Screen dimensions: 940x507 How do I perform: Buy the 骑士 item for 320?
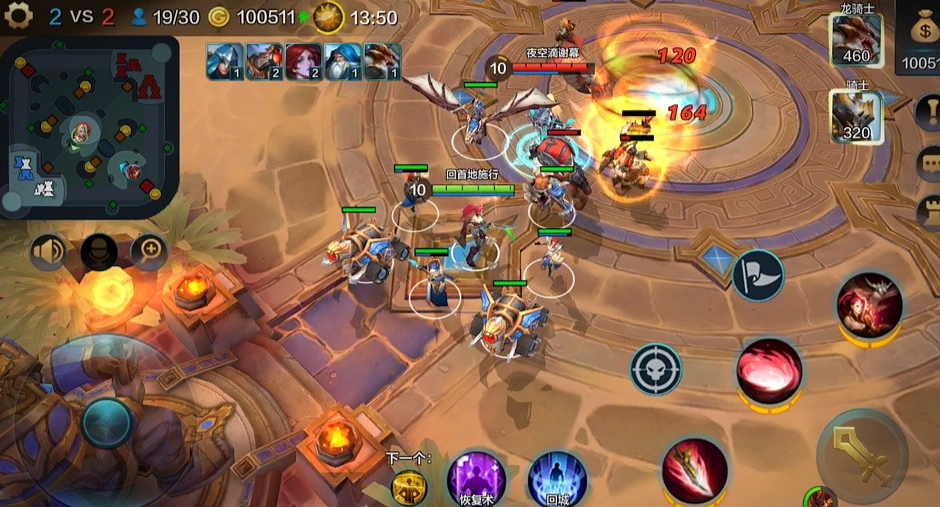pyautogui.click(x=856, y=116)
